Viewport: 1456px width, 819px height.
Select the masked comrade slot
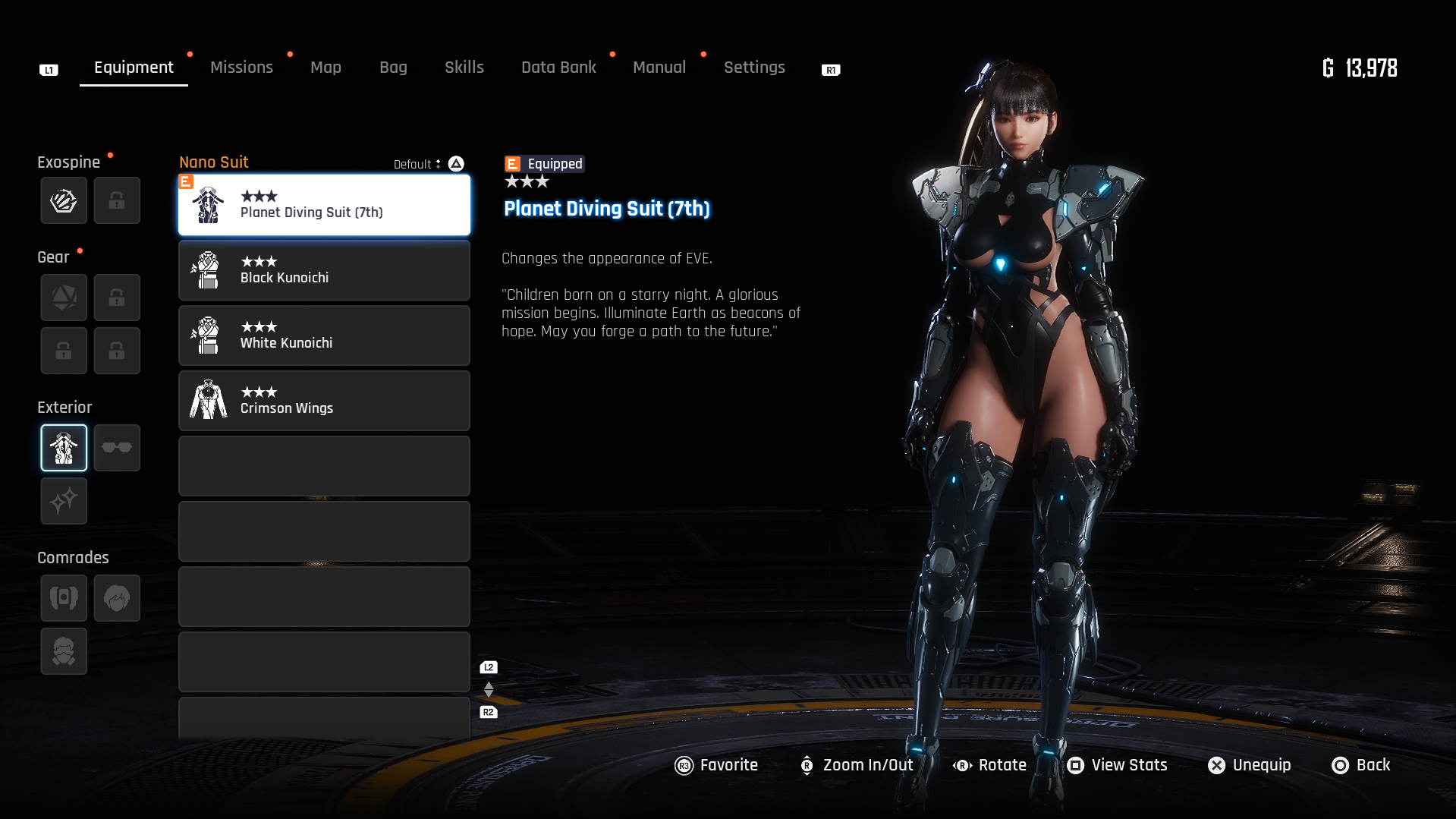64,651
